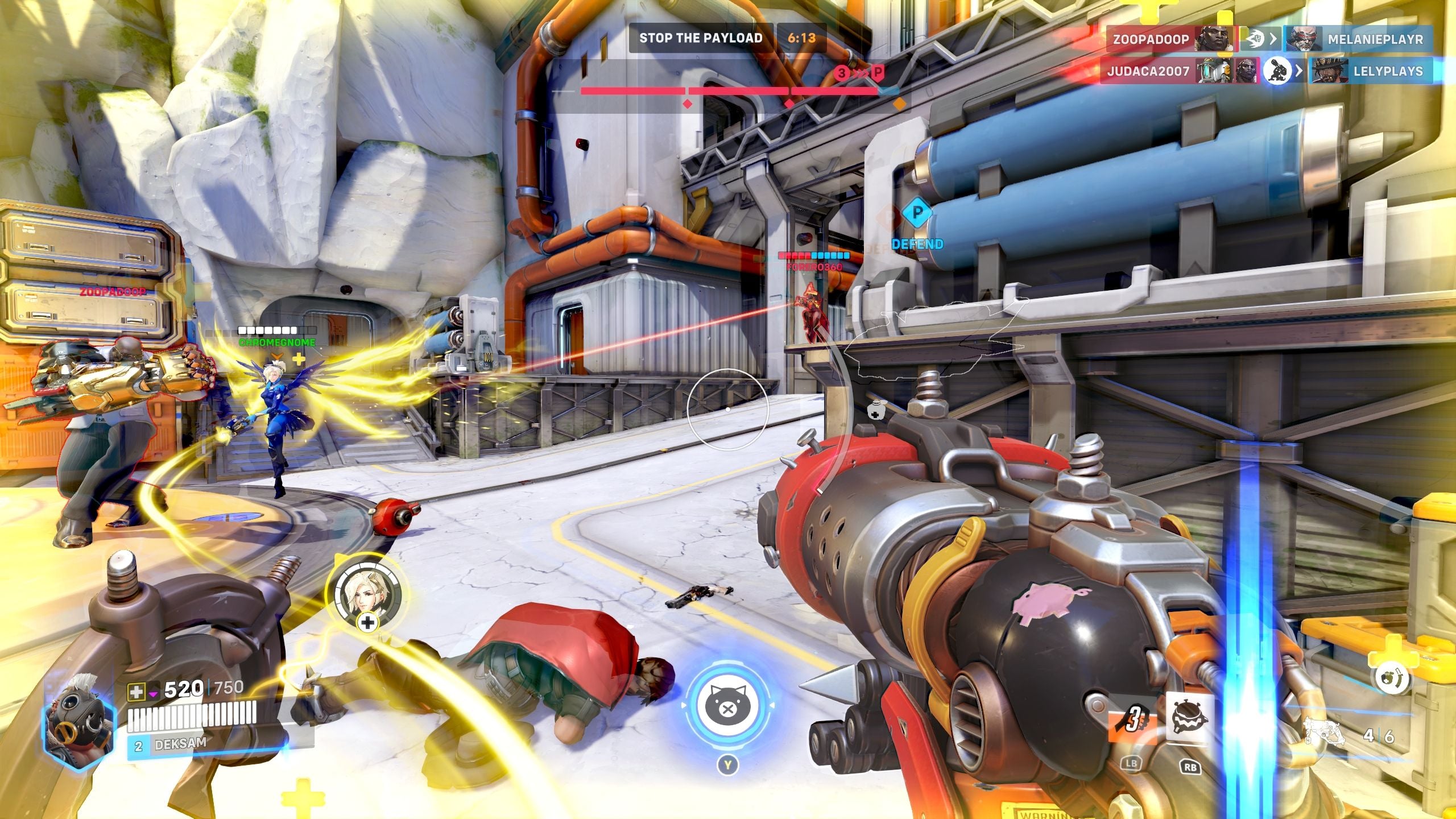
Task: Select the STOP THE PAYLOAD objective banner
Action: click(x=702, y=38)
